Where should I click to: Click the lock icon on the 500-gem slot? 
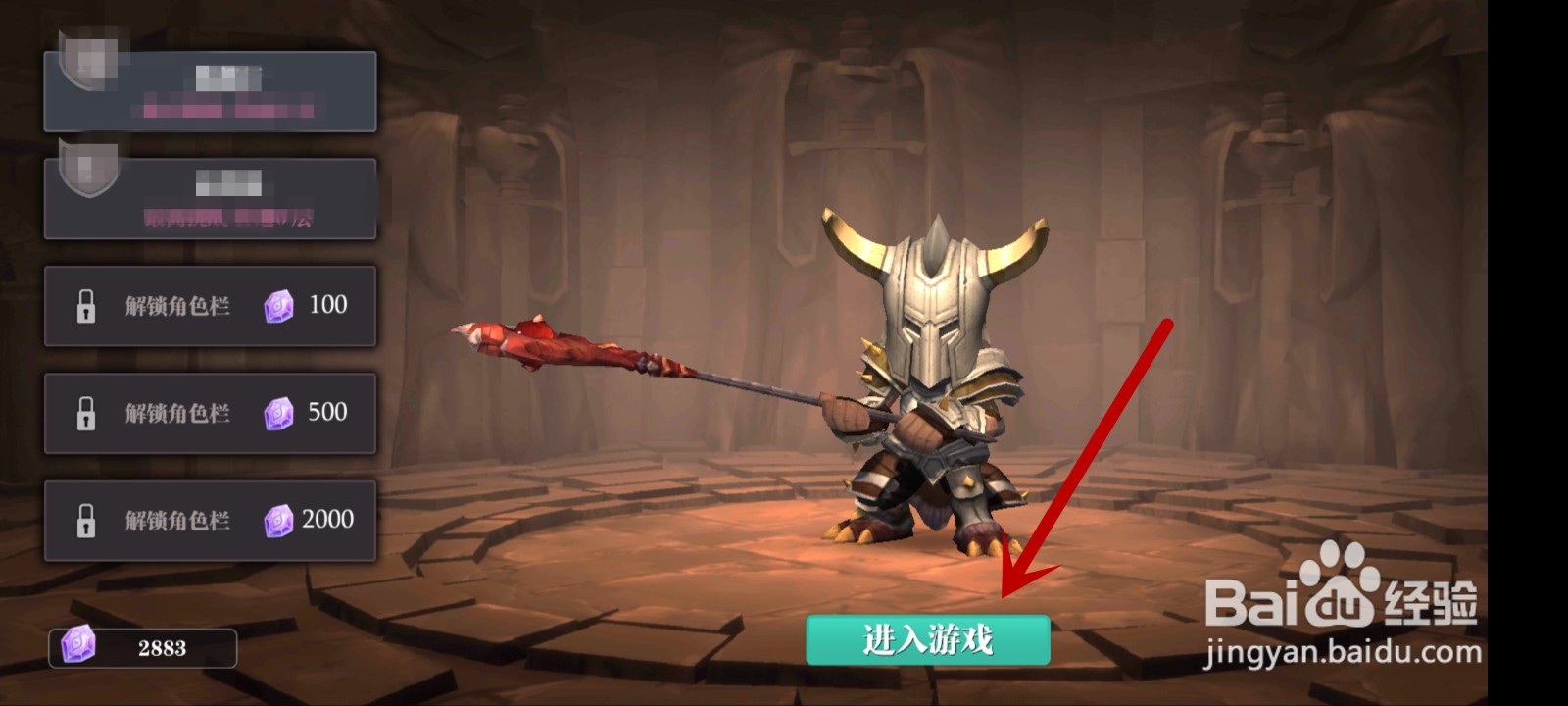pos(87,413)
